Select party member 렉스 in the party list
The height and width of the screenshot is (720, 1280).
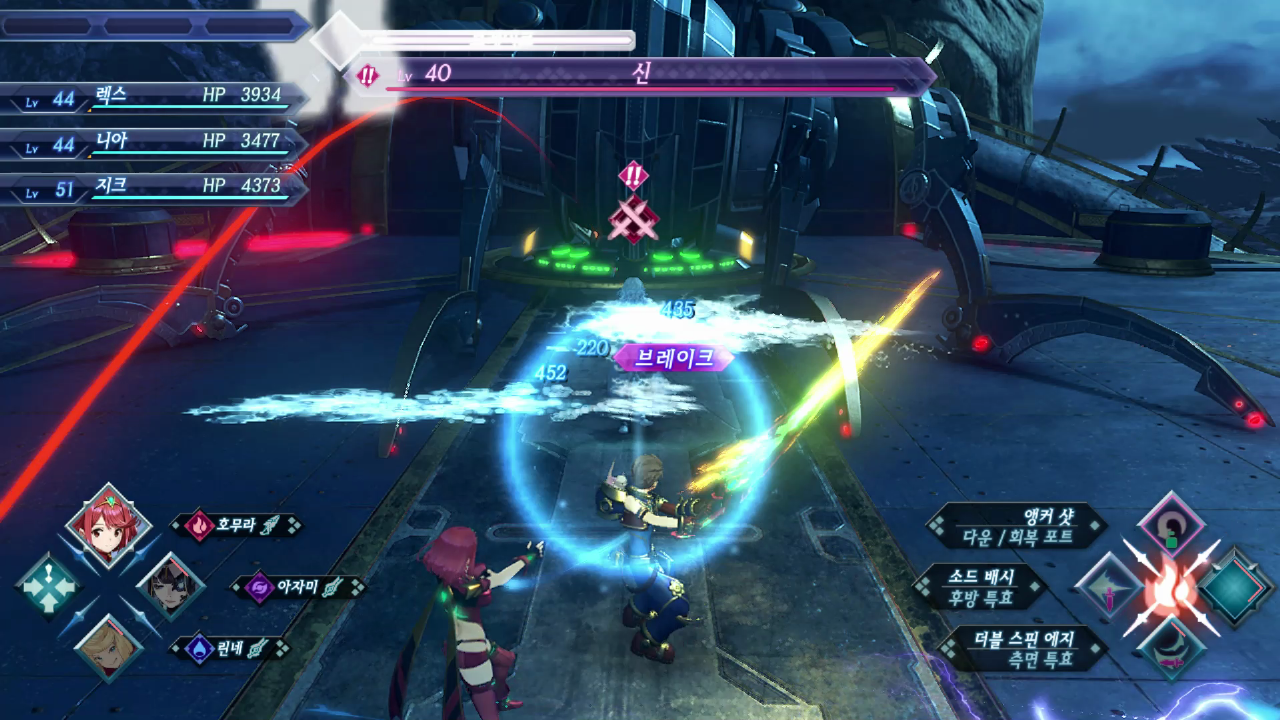click(x=155, y=98)
